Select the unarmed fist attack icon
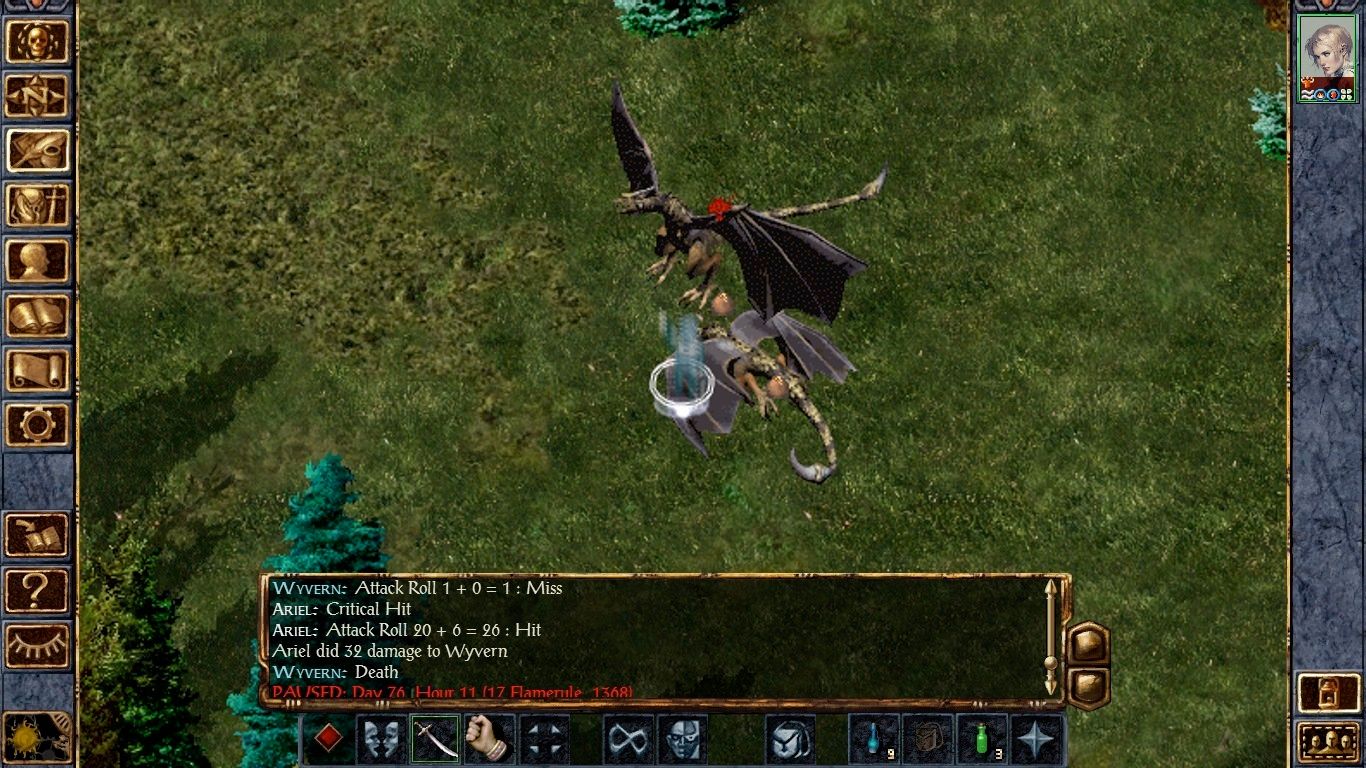 (488, 738)
